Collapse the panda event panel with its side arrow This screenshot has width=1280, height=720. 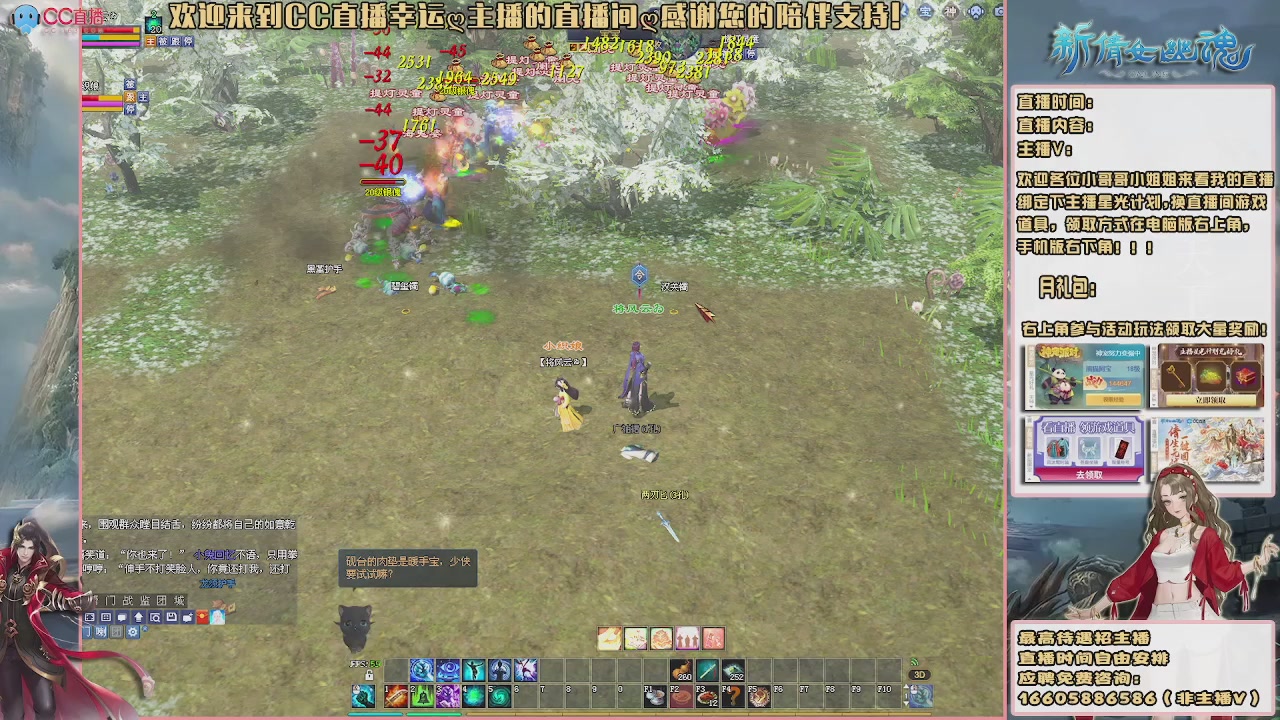[1031, 404]
